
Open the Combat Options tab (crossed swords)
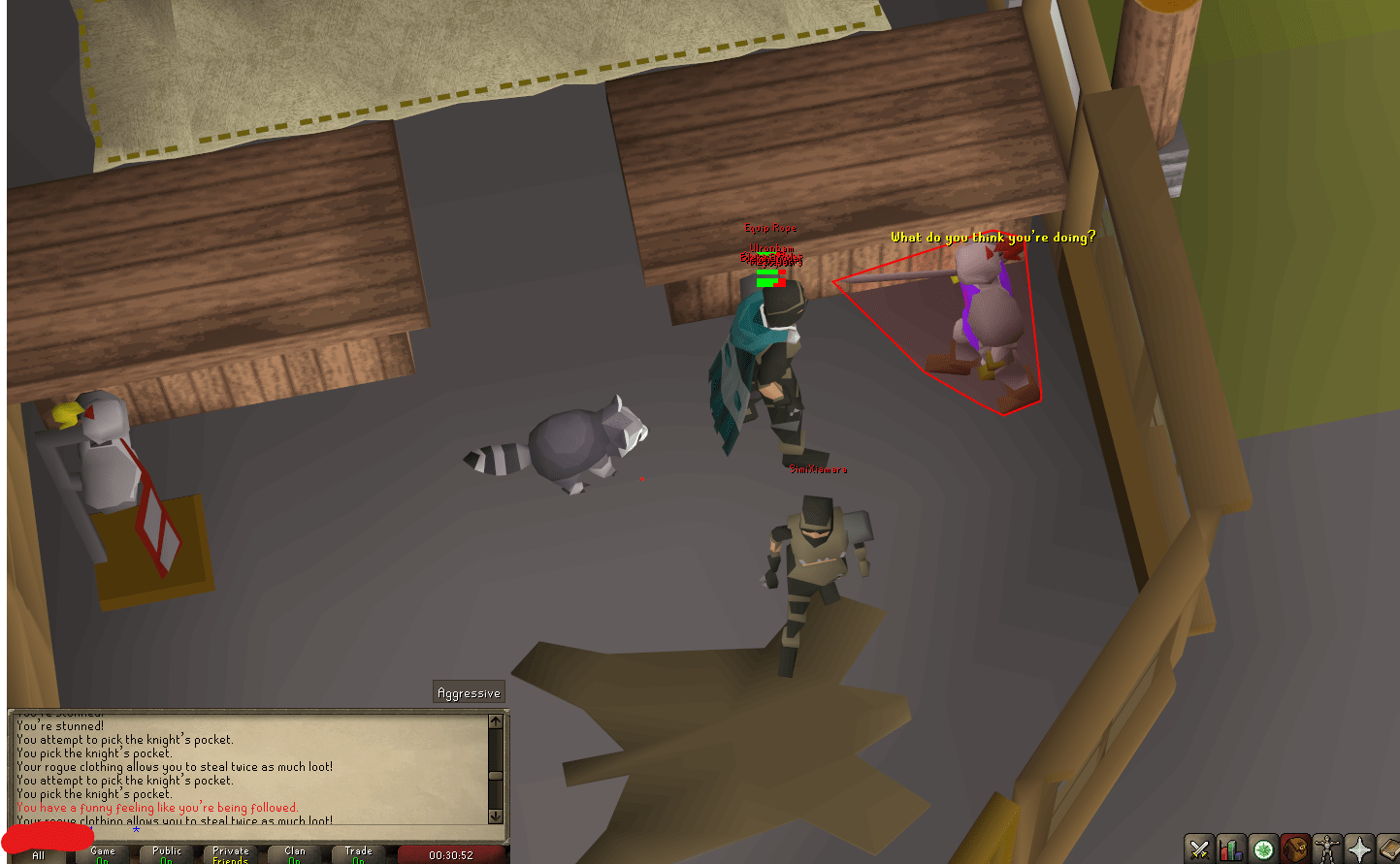(1199, 850)
